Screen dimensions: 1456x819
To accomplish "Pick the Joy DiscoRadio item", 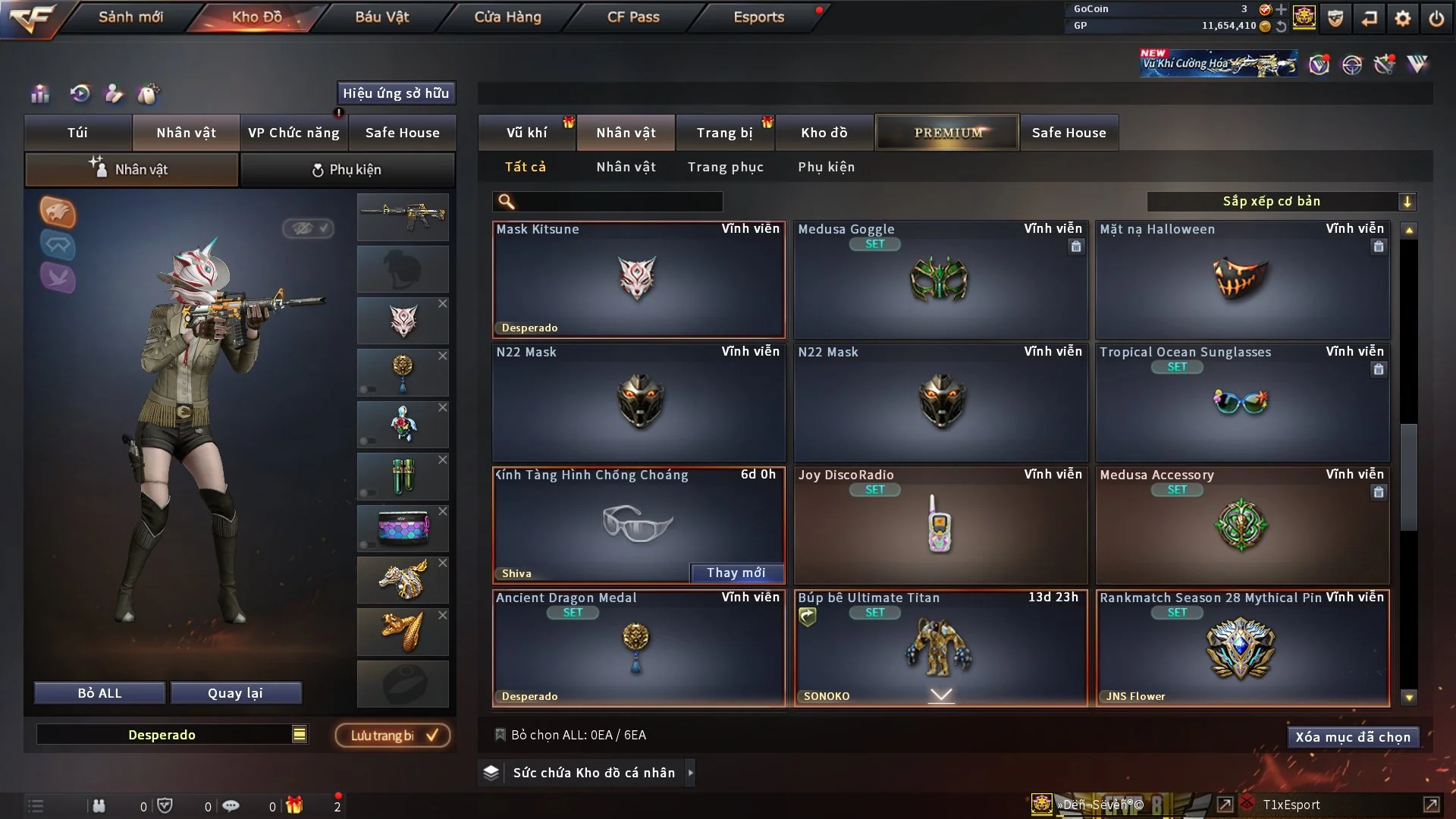I will click(x=940, y=525).
